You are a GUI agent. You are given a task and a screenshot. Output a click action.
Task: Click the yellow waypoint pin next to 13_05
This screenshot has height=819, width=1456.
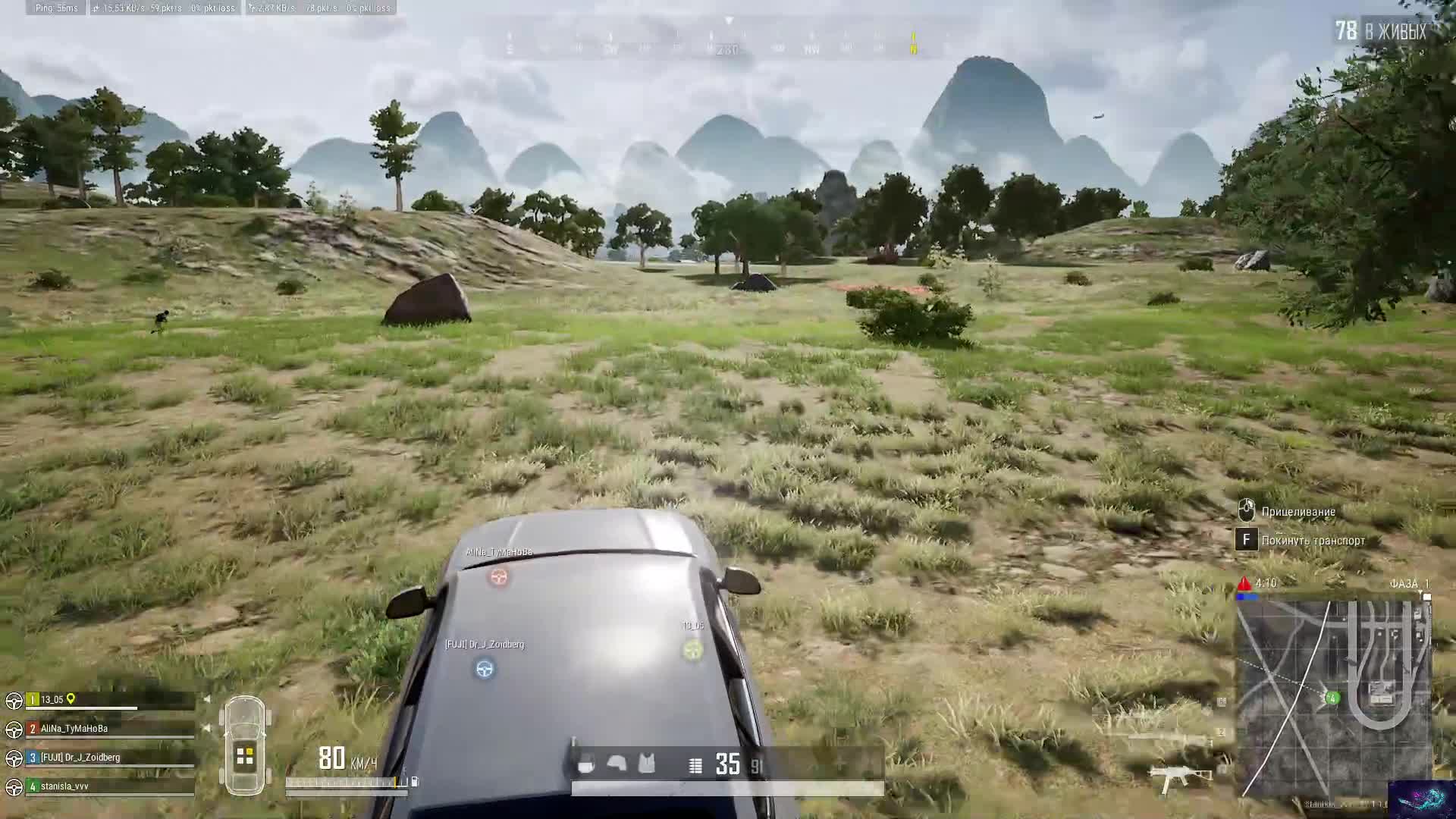click(x=71, y=700)
